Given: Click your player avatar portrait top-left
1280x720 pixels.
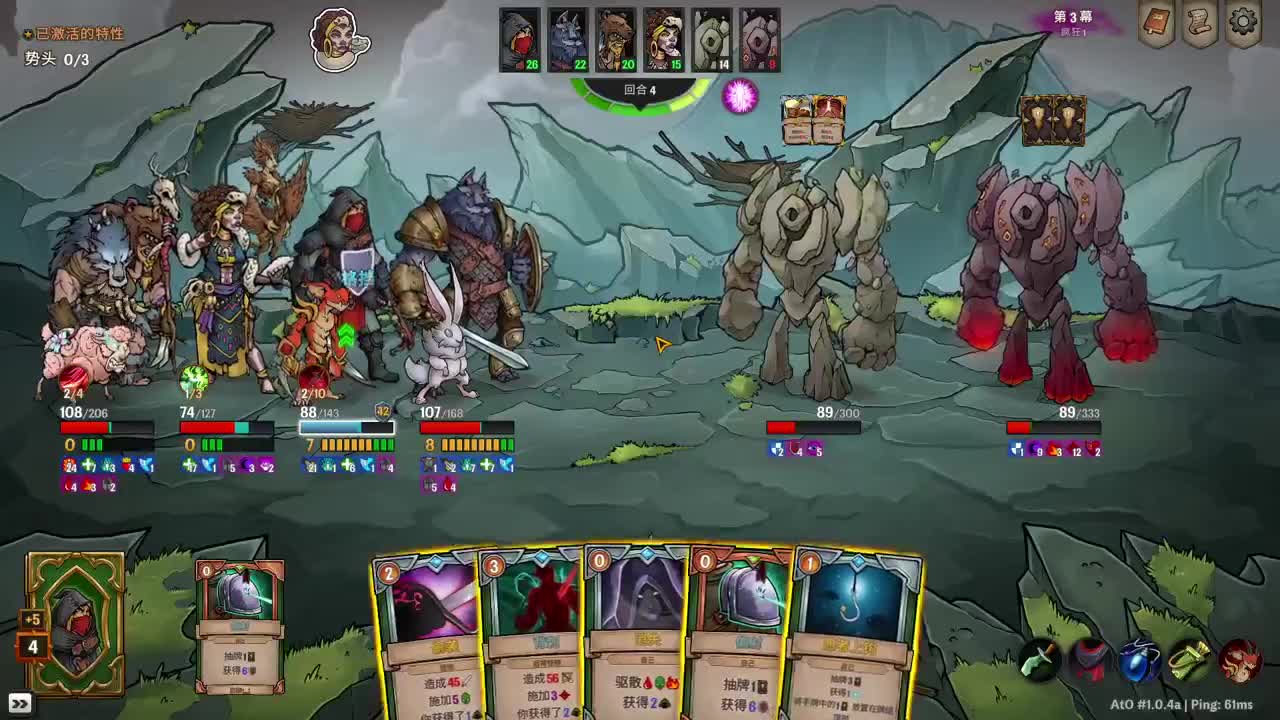Looking at the screenshot, I should tap(337, 40).
